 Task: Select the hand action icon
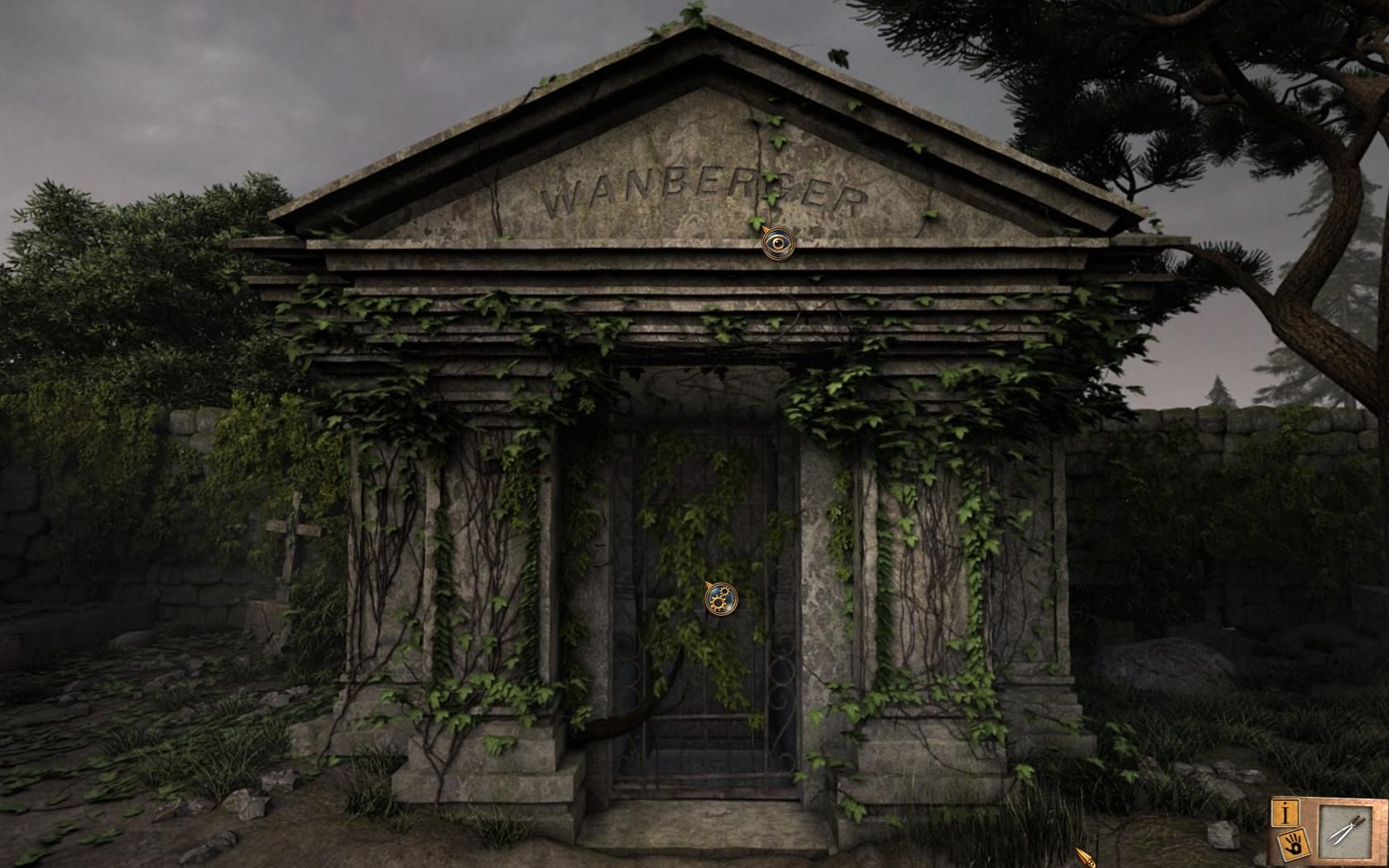tap(1291, 844)
